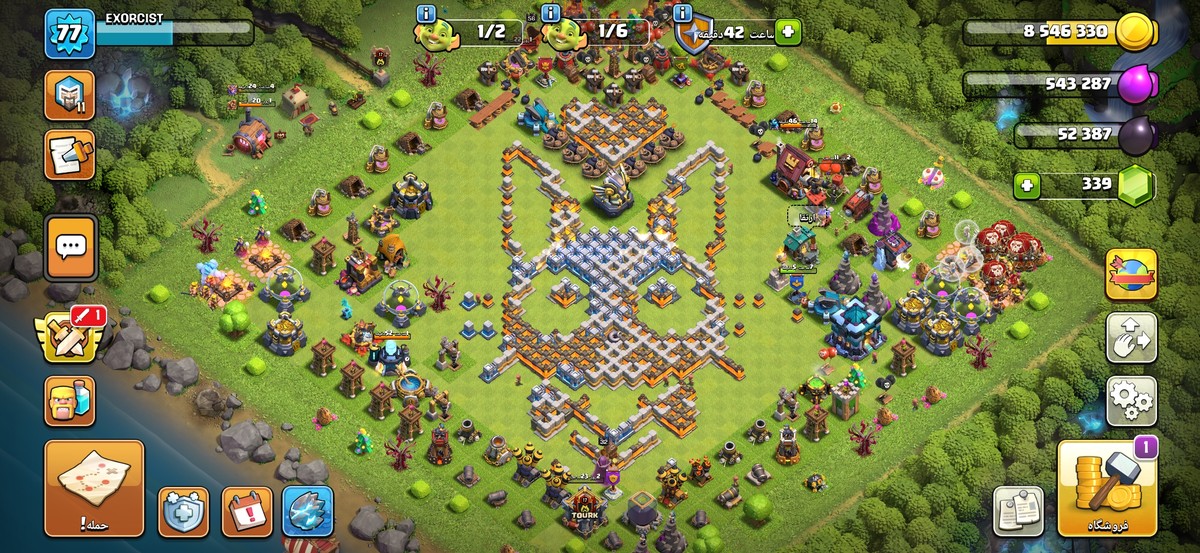Viewport: 1200px width, 553px height.
Task: Open the globe with ribbon button
Action: [1130, 275]
